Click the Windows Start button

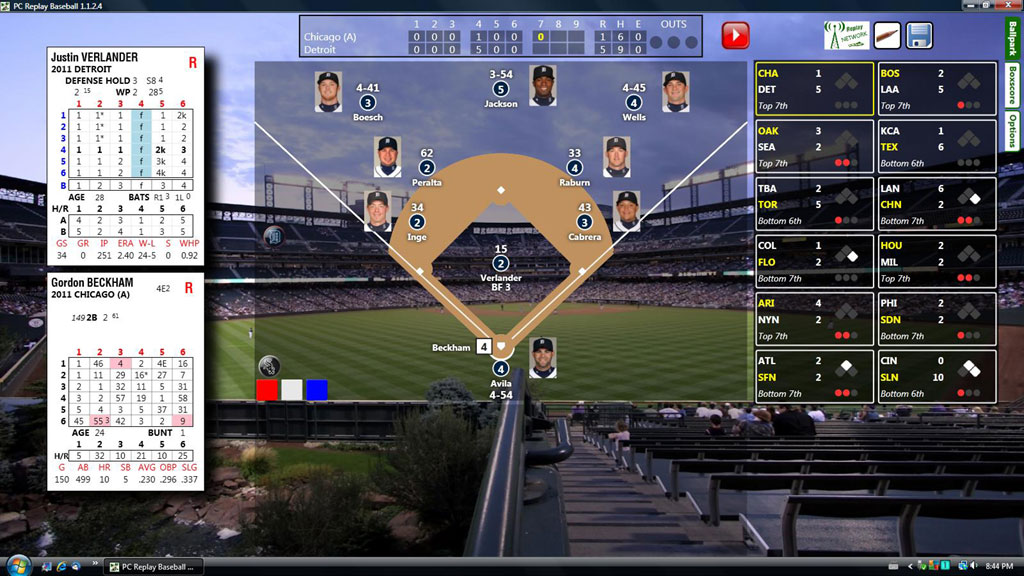[x=17, y=567]
